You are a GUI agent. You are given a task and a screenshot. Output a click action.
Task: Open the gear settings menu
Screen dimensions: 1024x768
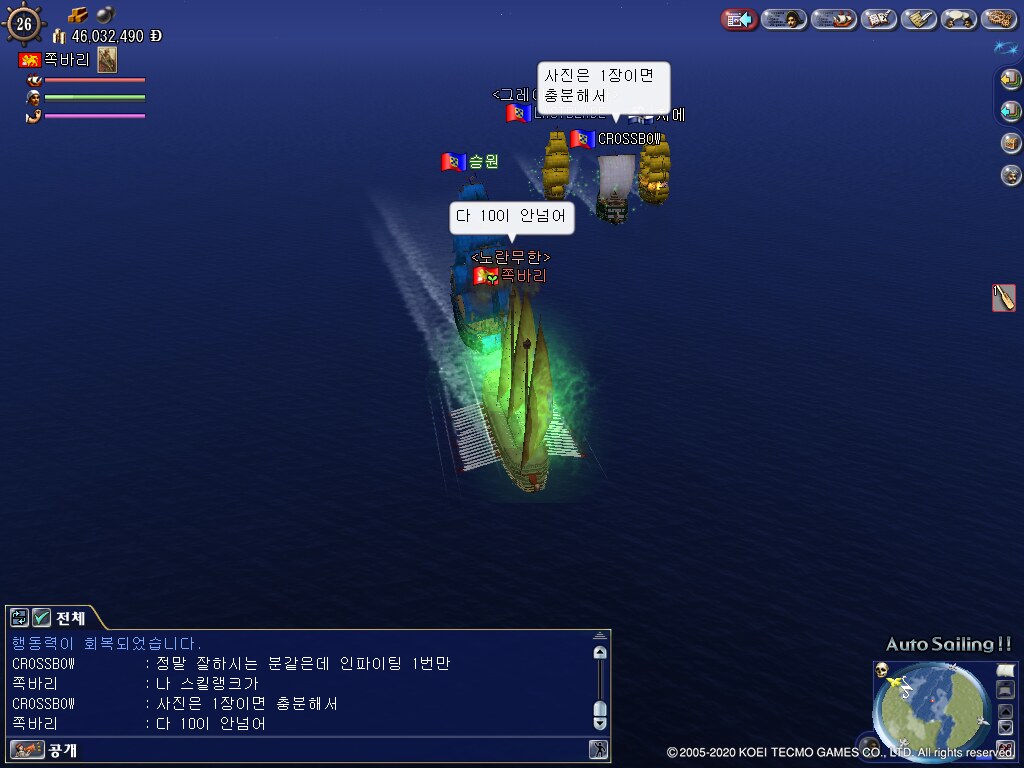pos(999,19)
